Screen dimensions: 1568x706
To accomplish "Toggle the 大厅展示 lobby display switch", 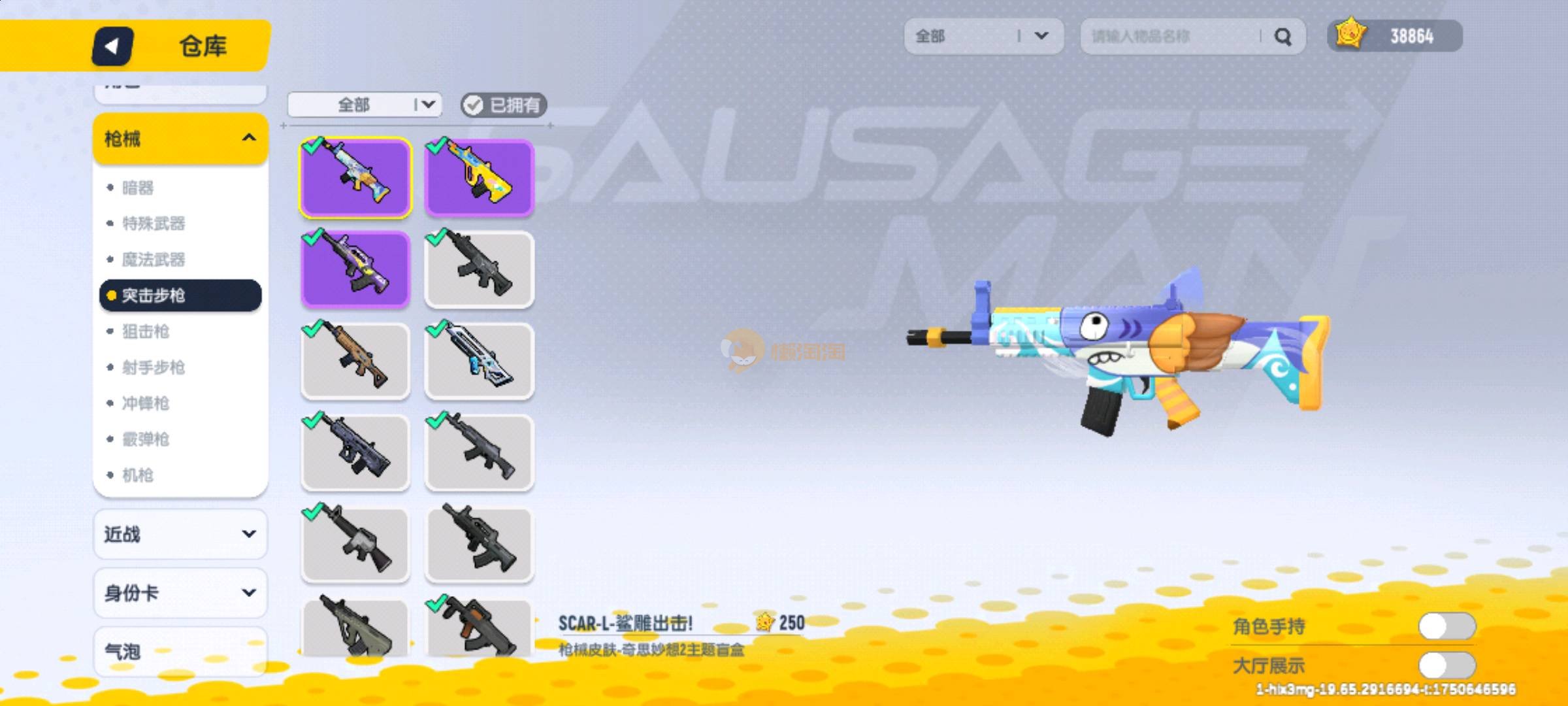I will [x=1446, y=665].
